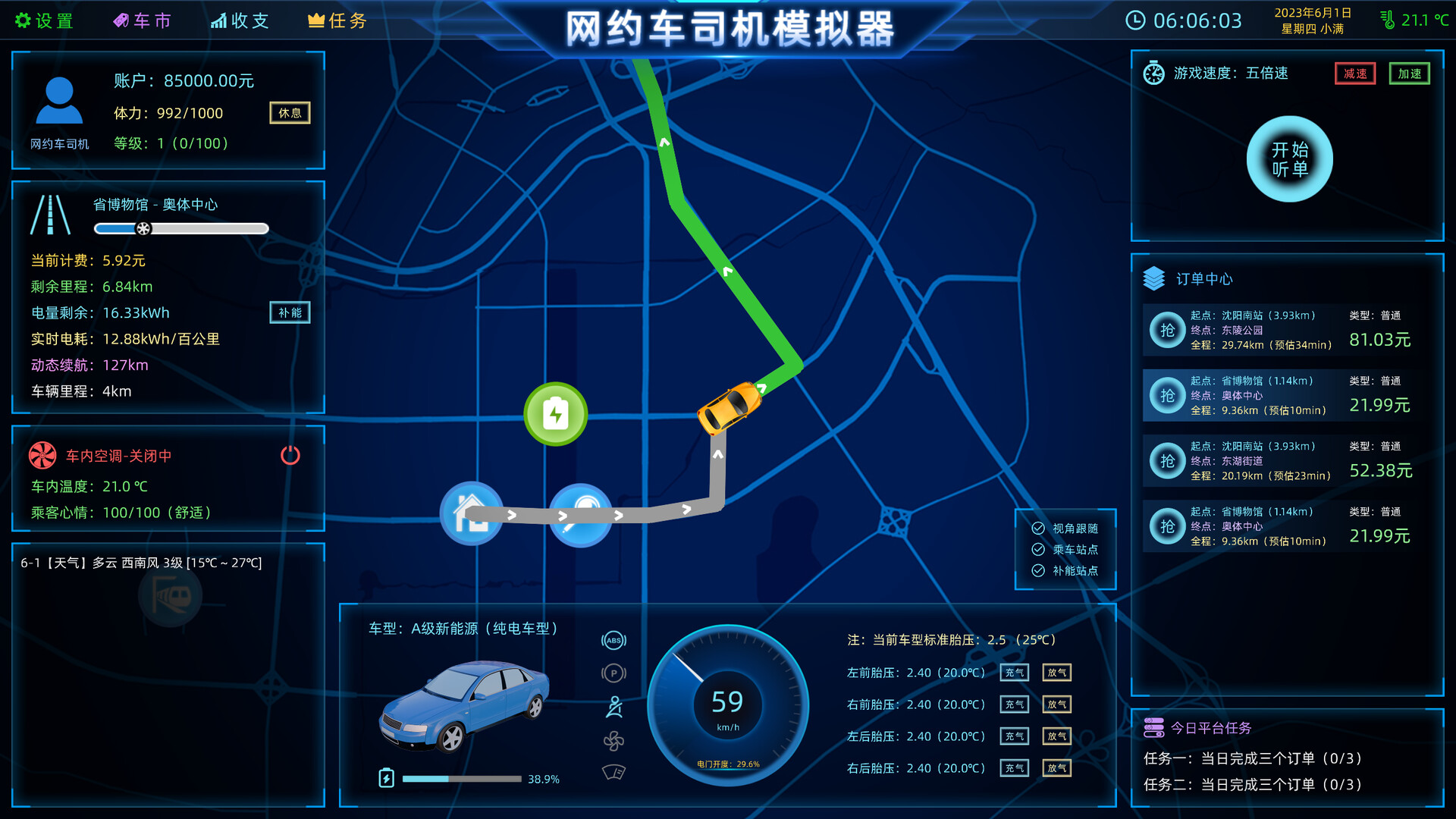Open the 任务 tasks menu

click(x=337, y=20)
